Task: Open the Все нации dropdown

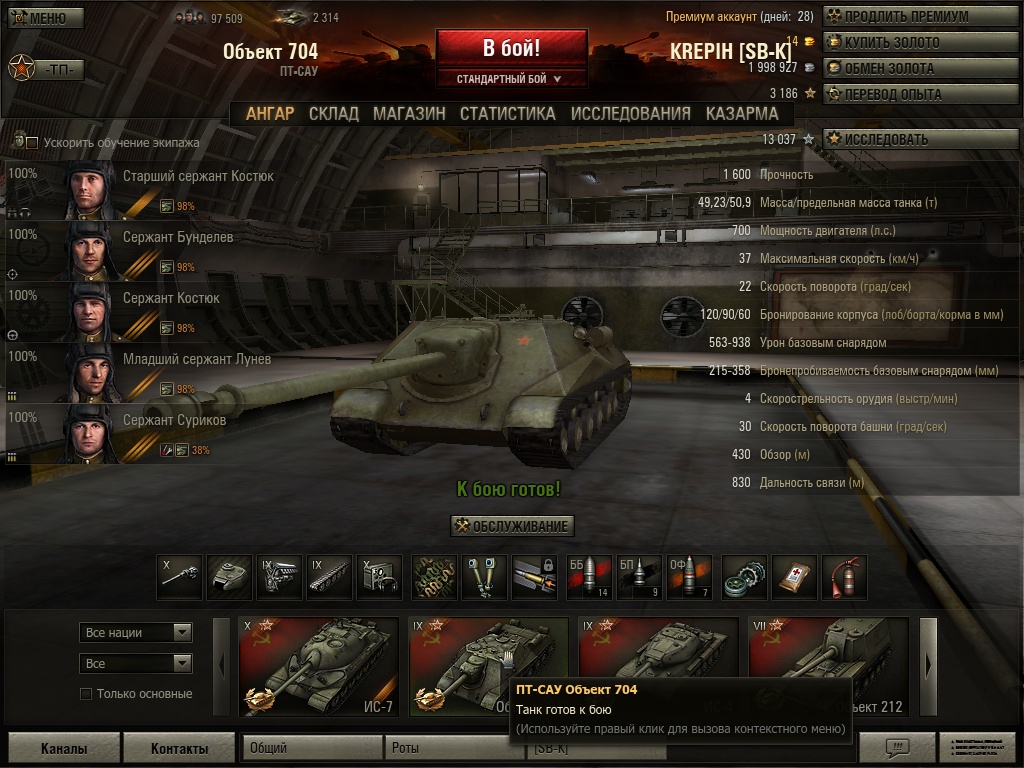Action: coord(136,632)
